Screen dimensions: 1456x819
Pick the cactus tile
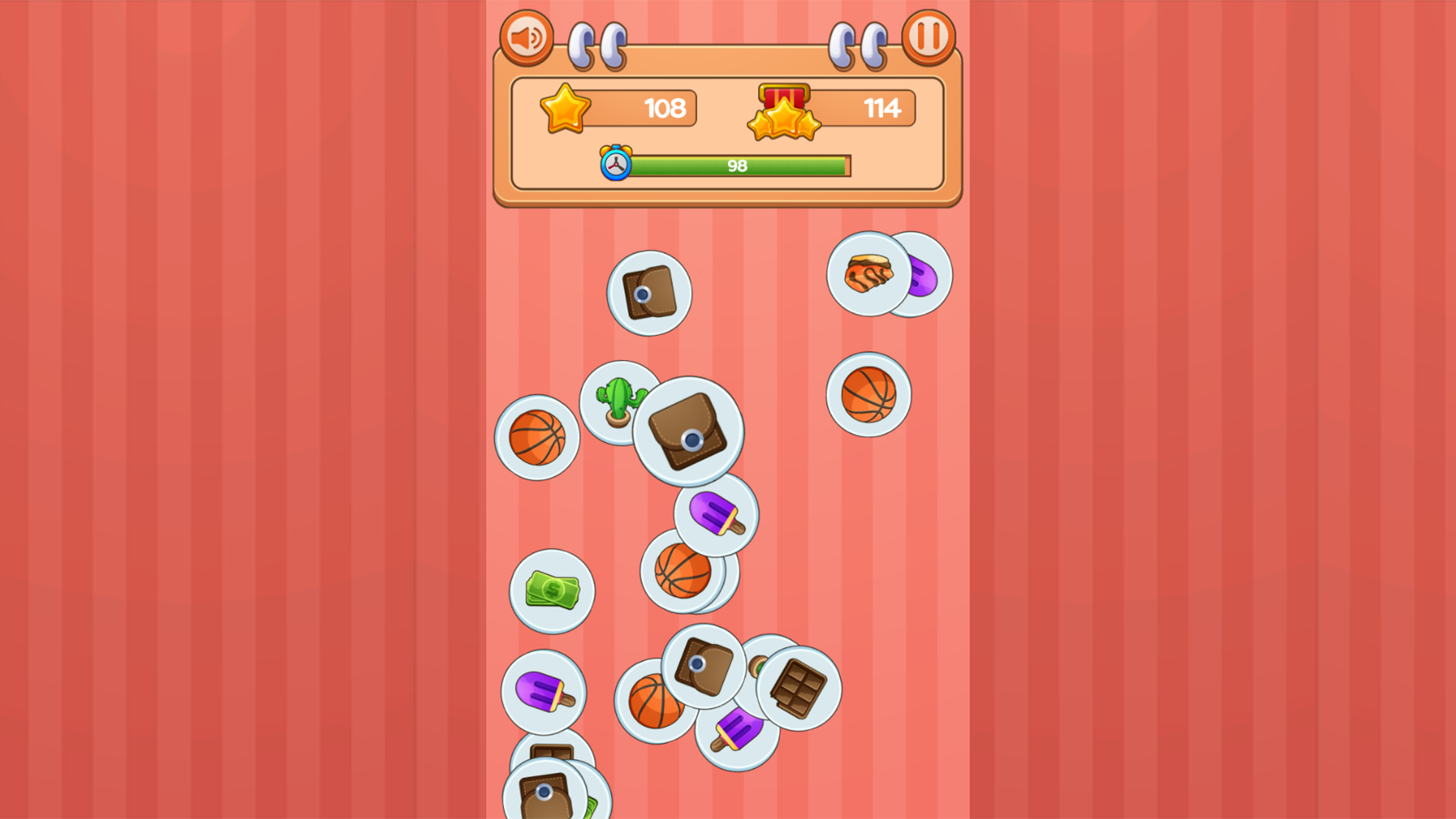616,398
